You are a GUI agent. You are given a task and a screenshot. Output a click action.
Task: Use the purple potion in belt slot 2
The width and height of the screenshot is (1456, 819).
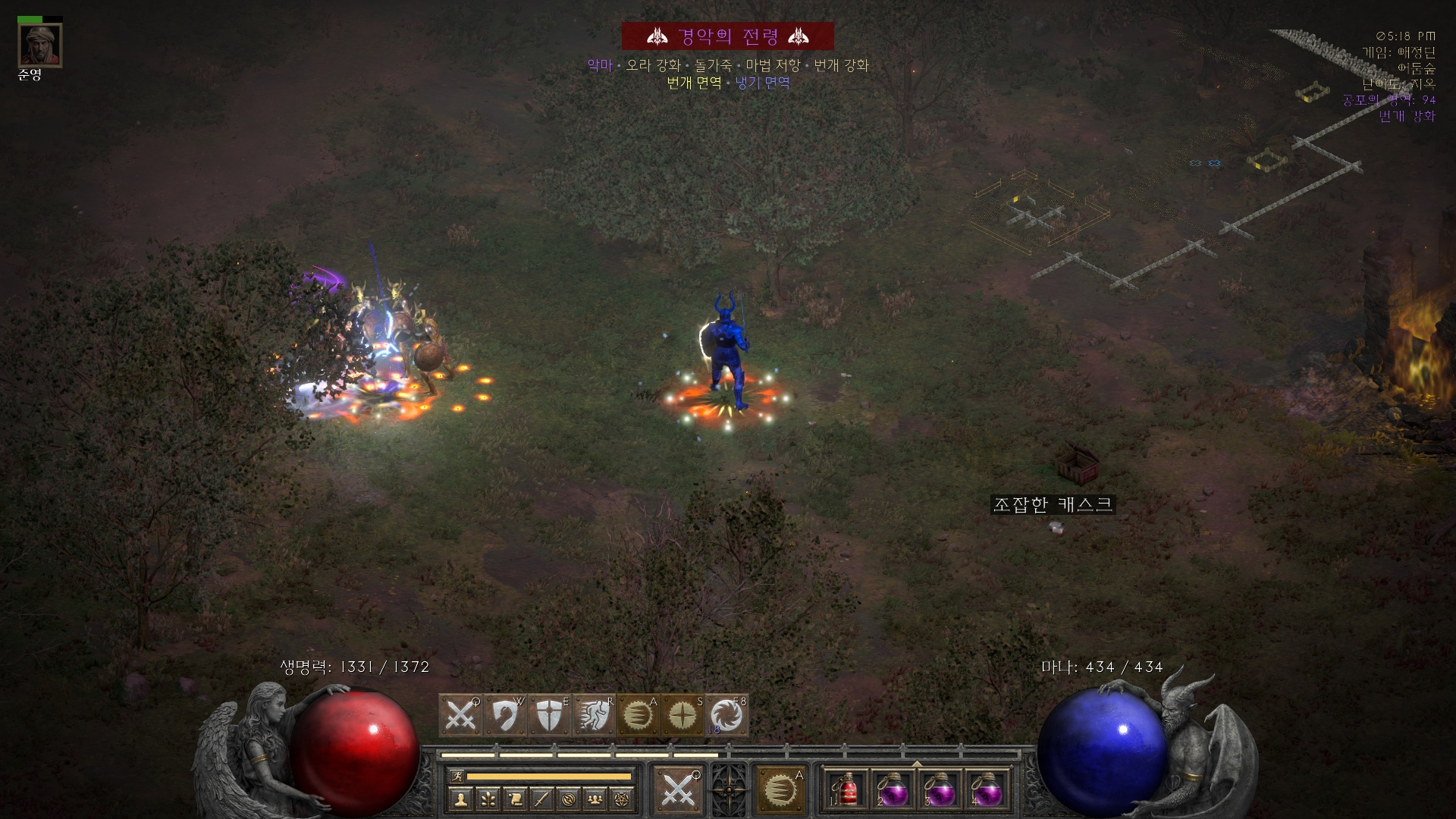[893, 790]
